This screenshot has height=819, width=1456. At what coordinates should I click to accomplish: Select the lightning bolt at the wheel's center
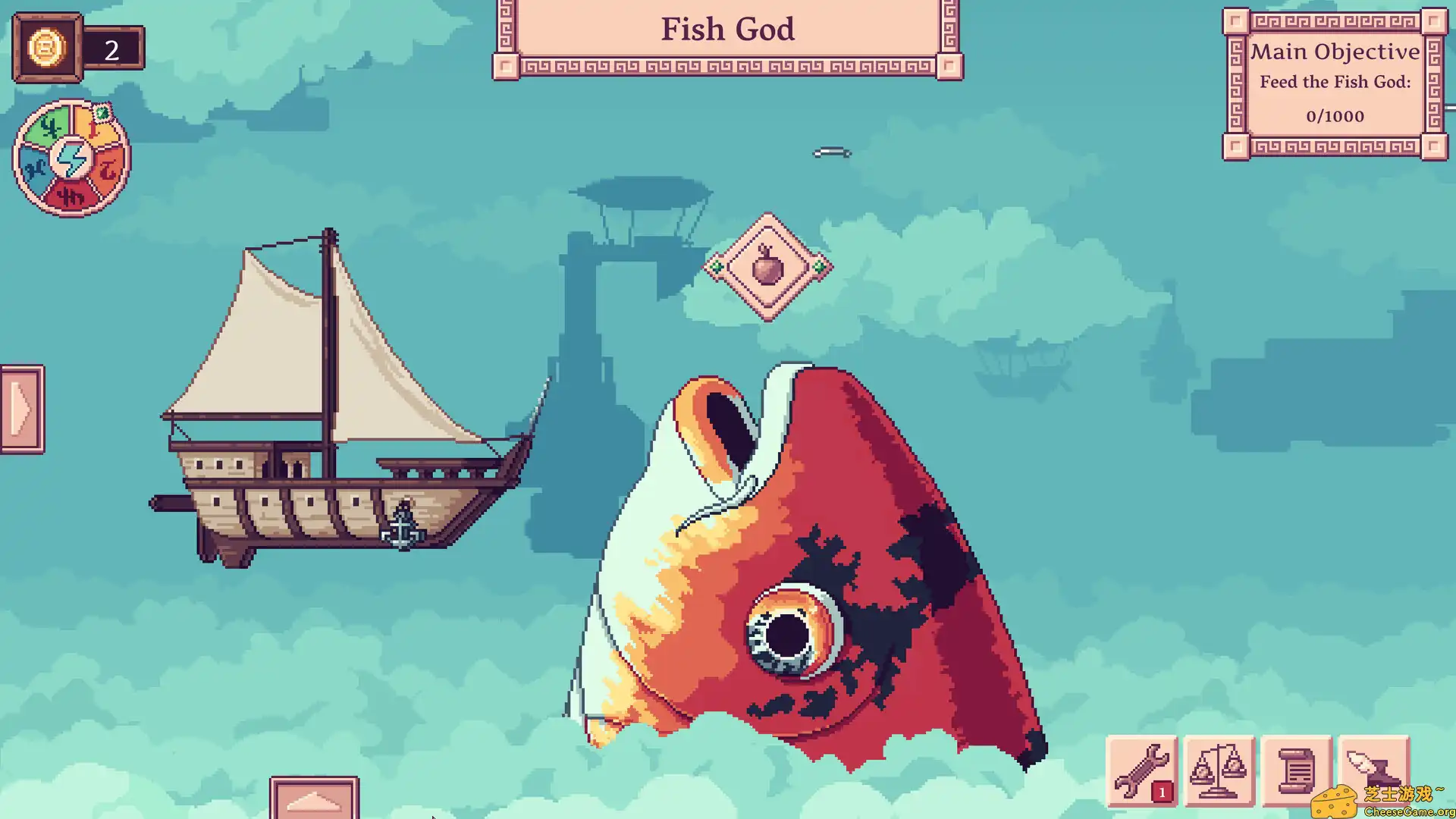(x=72, y=159)
